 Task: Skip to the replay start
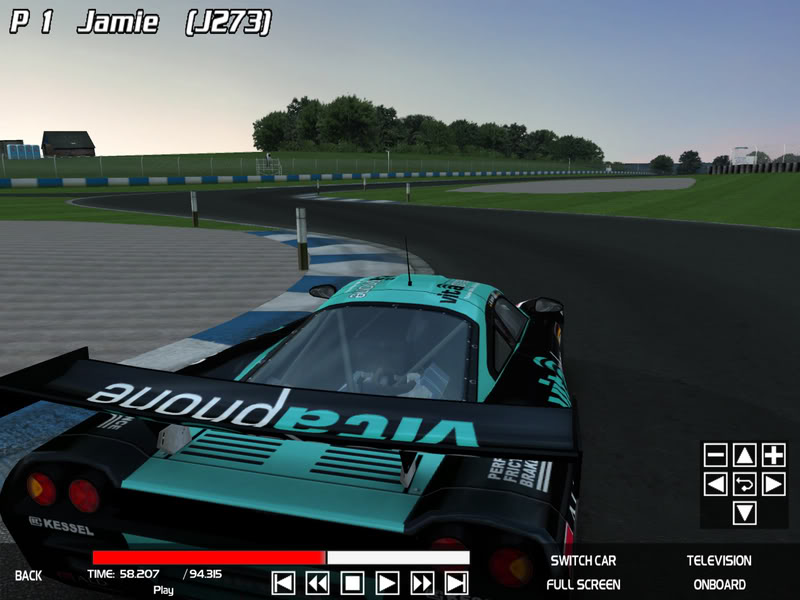(283, 583)
